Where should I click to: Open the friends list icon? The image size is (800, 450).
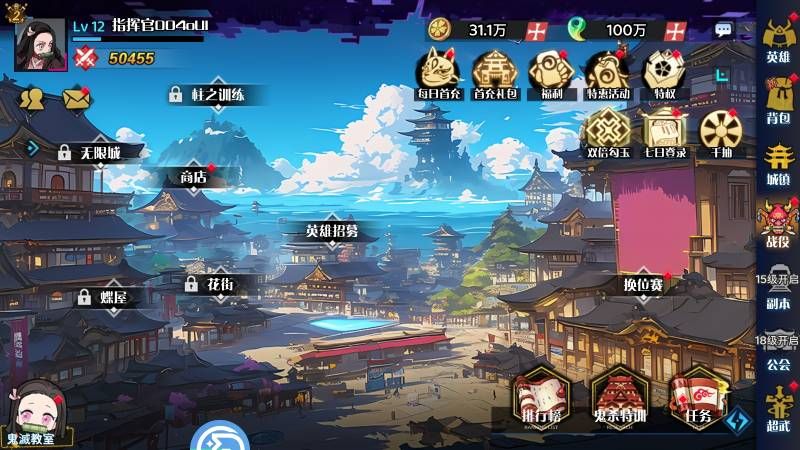[x=32, y=98]
